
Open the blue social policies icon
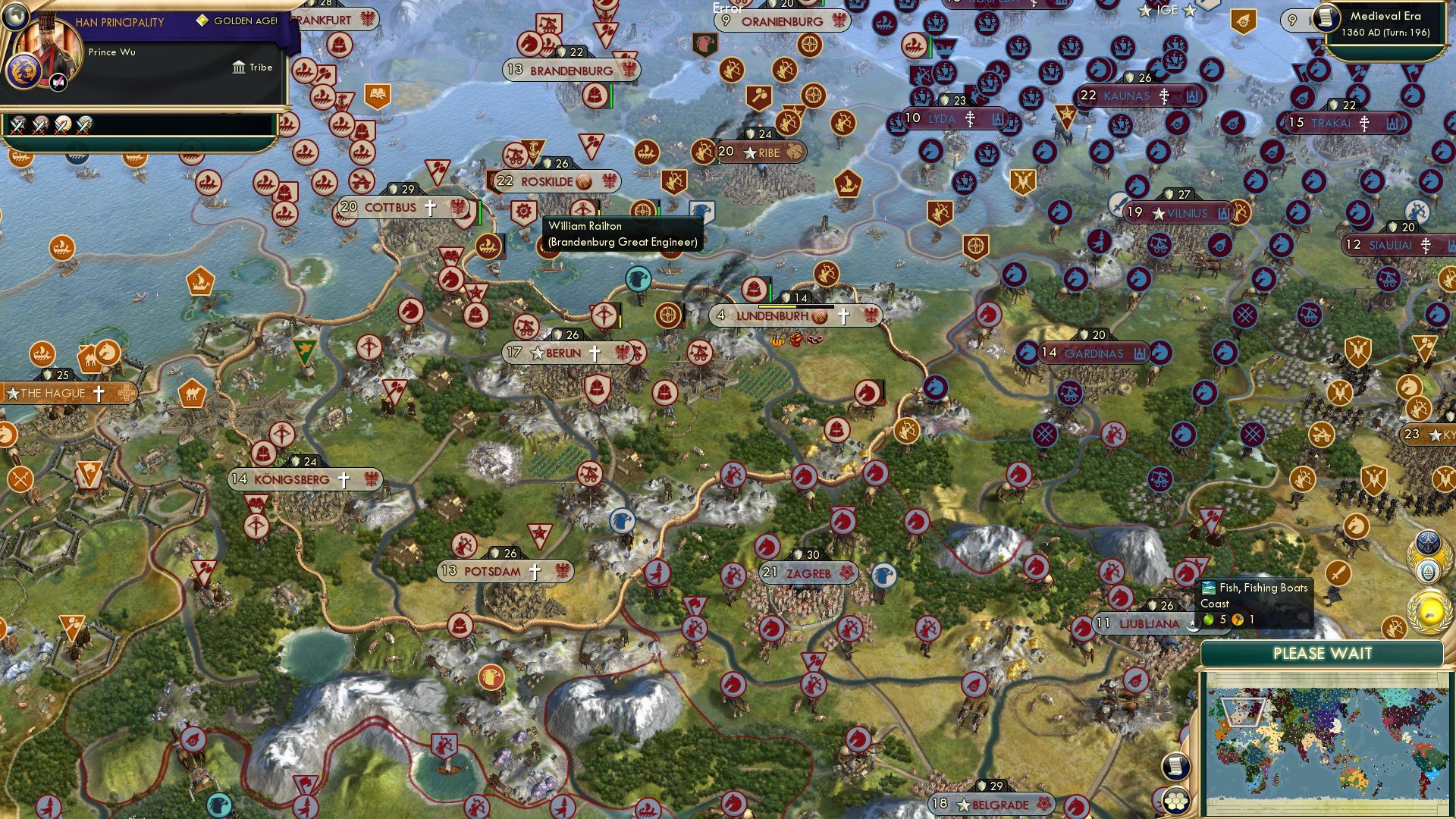point(1428,544)
